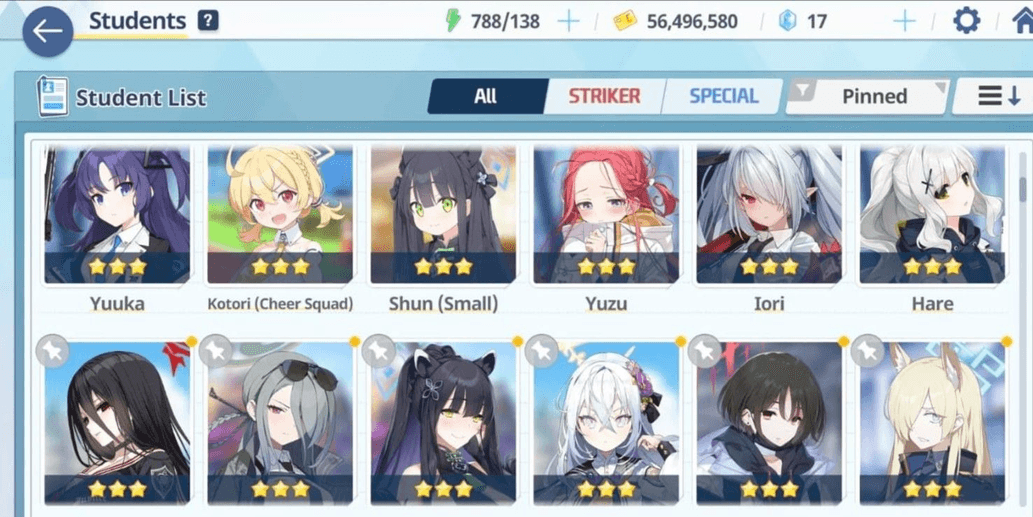Toggle the sort order button
The height and width of the screenshot is (517, 1033).
pos(999,97)
